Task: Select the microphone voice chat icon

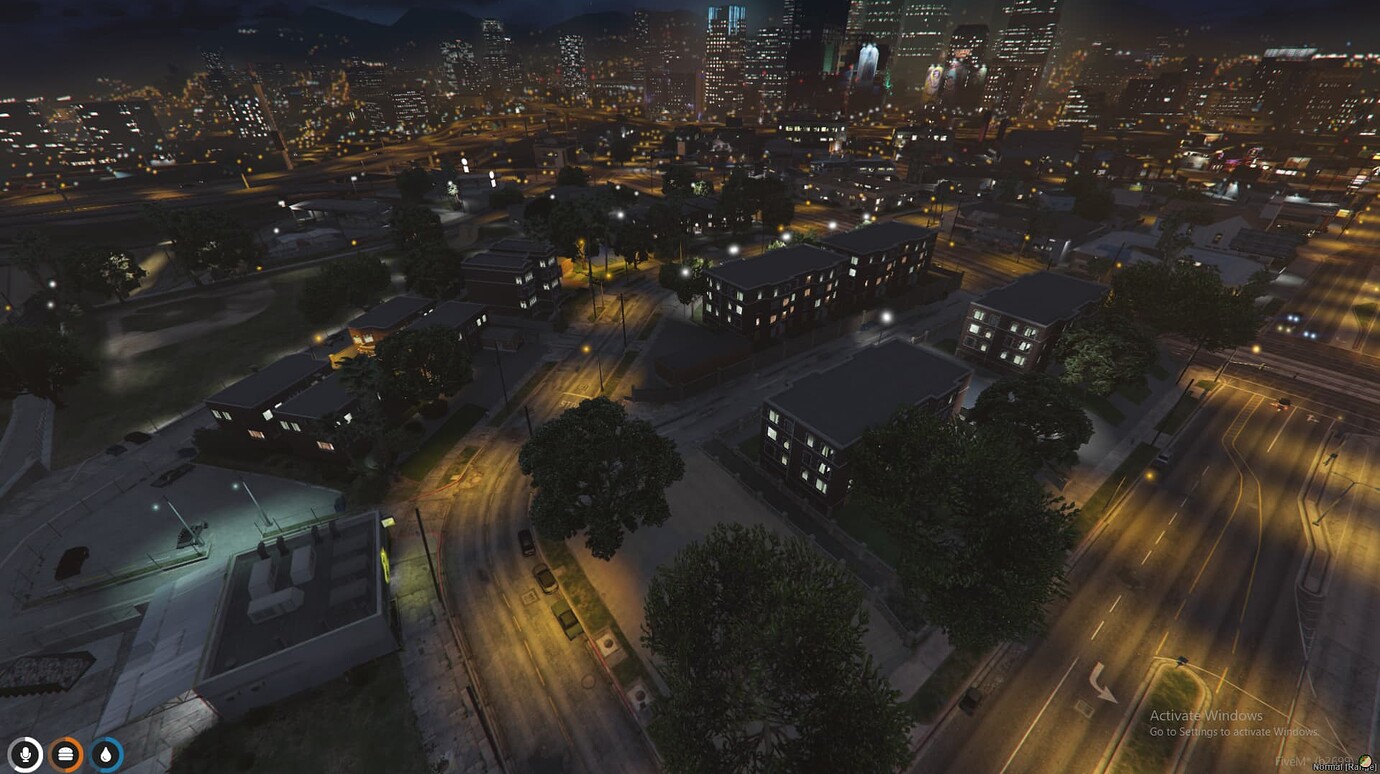Action: pos(26,754)
